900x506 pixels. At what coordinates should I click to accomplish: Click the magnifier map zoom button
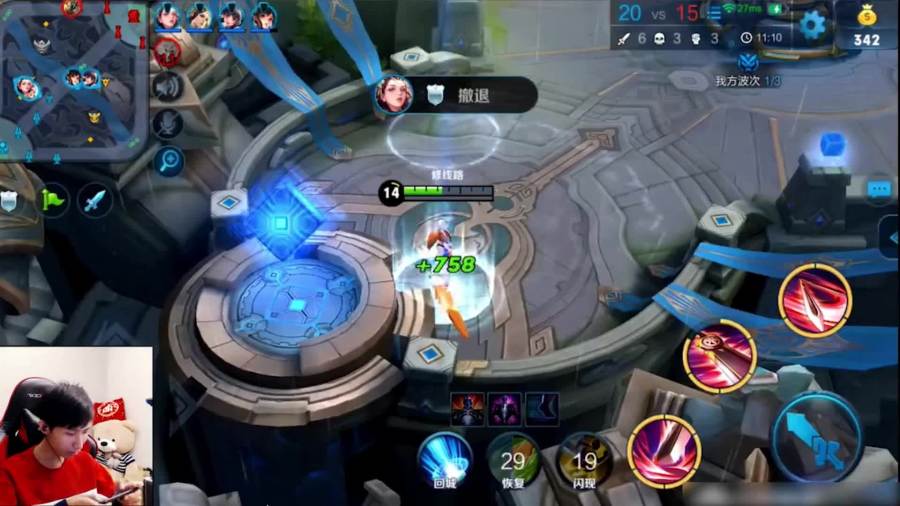(x=167, y=159)
